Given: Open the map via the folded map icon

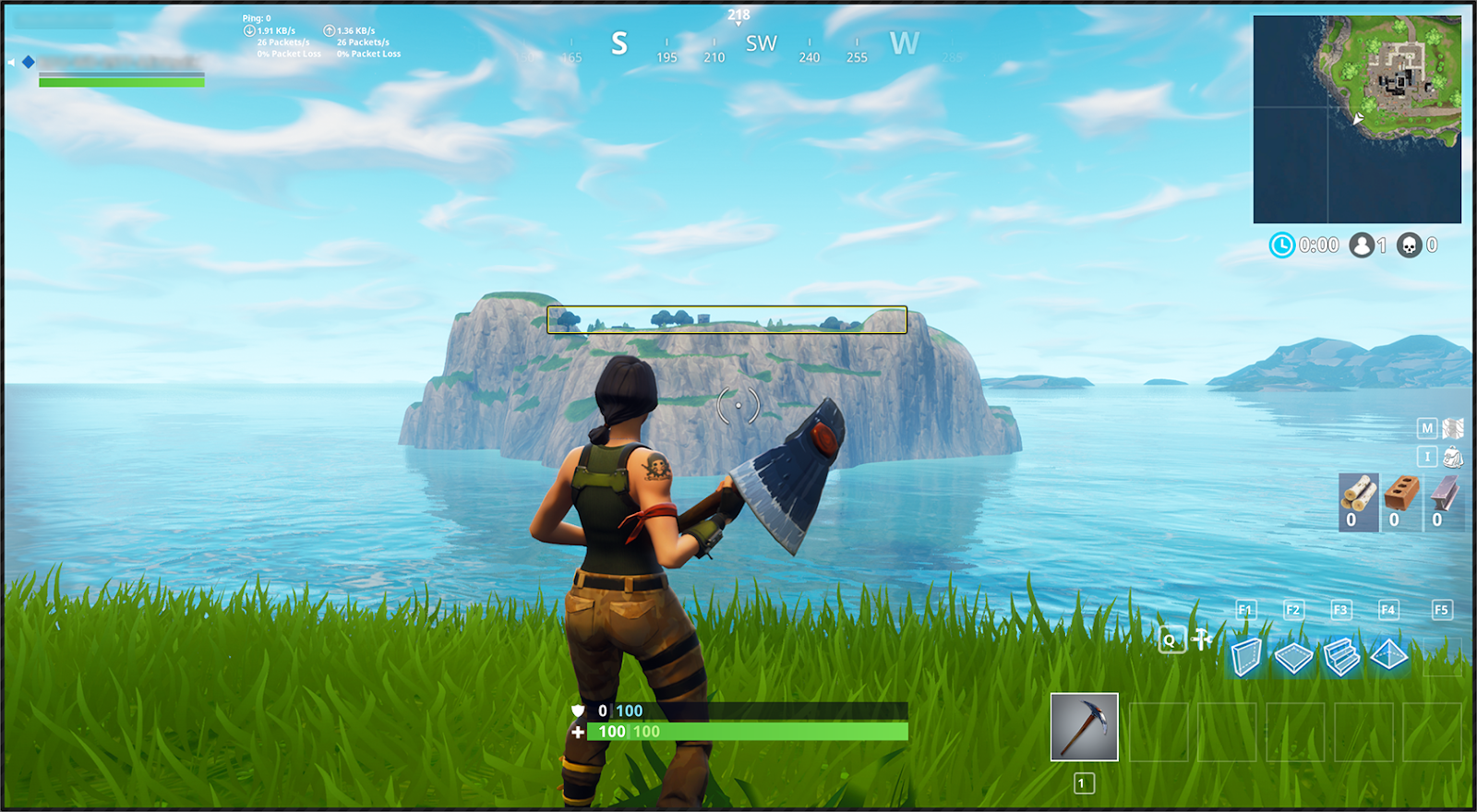Looking at the screenshot, I should 1453,428.
